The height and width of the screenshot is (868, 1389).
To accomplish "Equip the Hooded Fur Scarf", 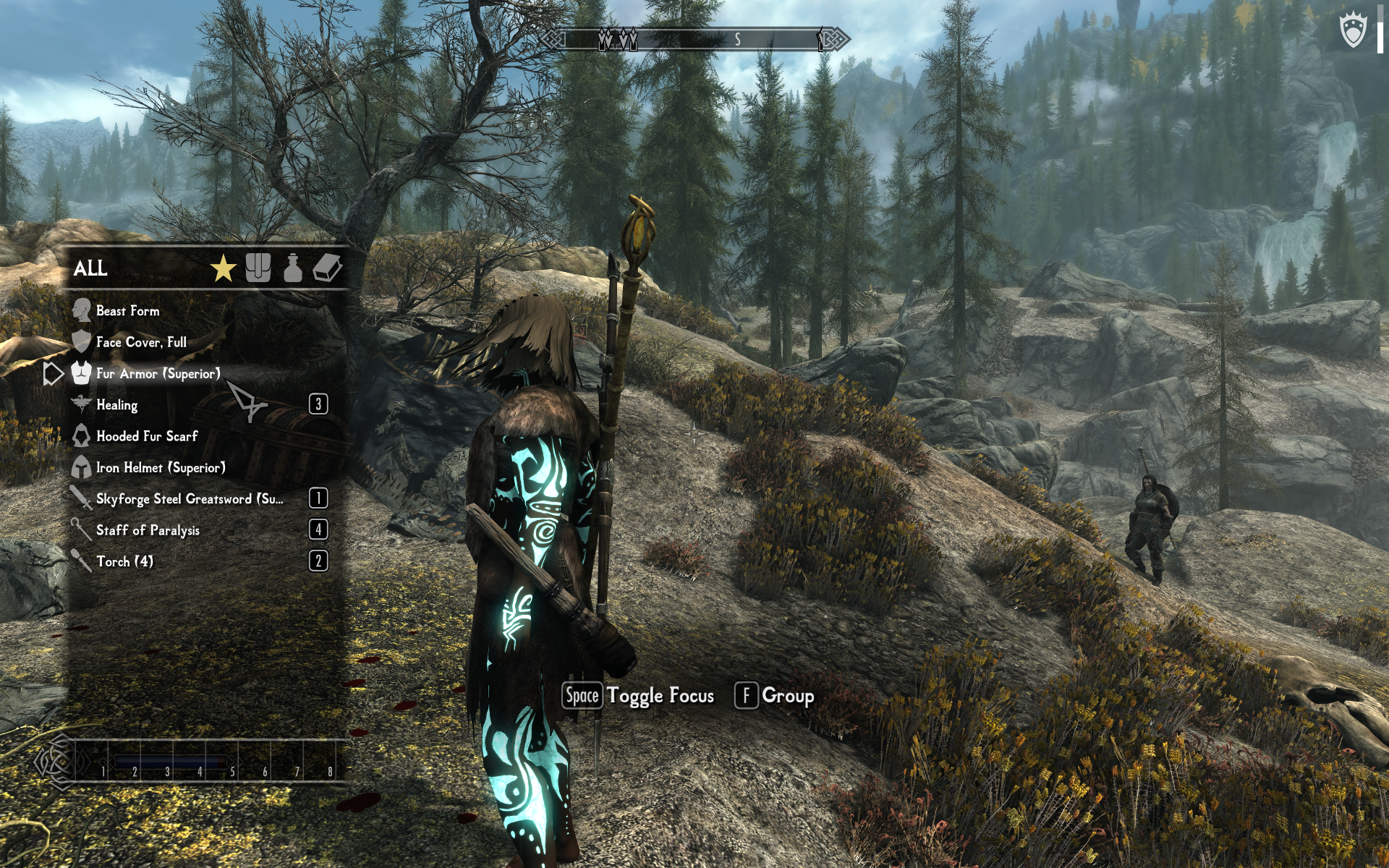I will point(147,436).
